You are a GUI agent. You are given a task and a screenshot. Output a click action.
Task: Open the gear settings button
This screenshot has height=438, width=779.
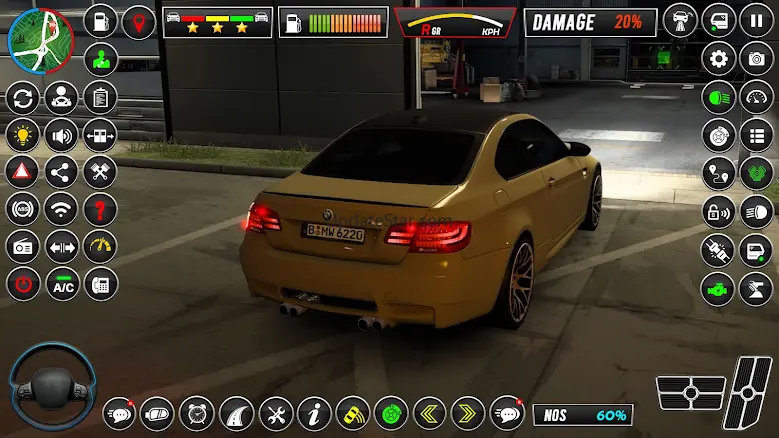click(718, 59)
